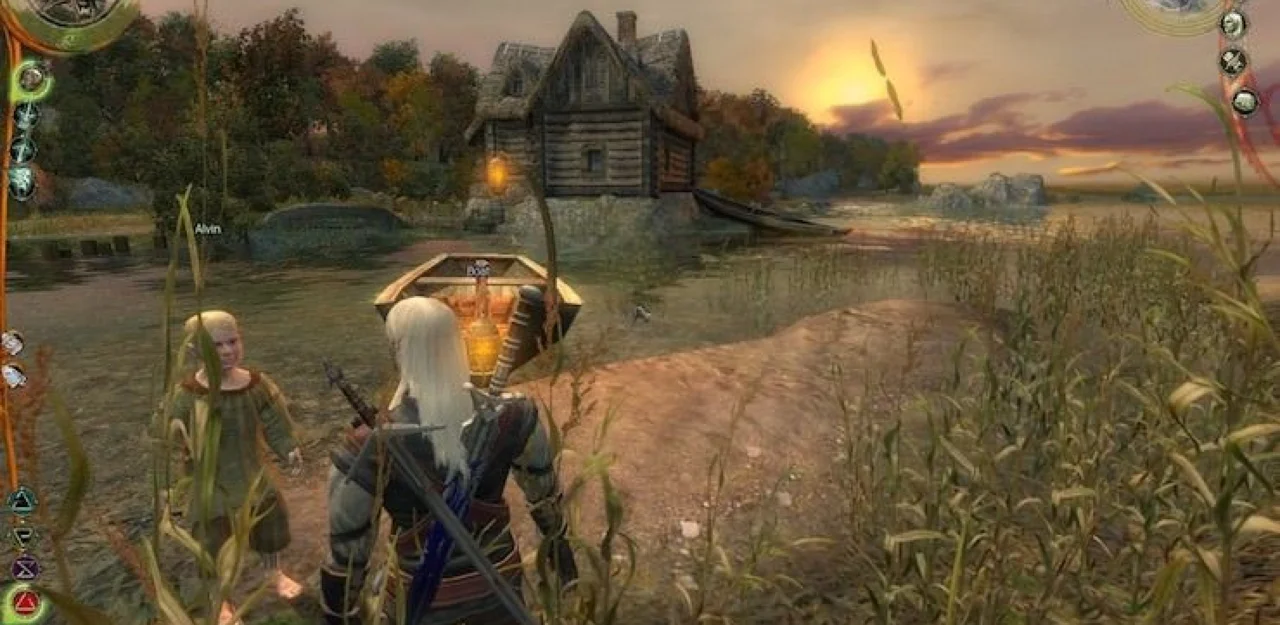
Task: Open the hero portrait head icon
Action: [x=1232, y=24]
